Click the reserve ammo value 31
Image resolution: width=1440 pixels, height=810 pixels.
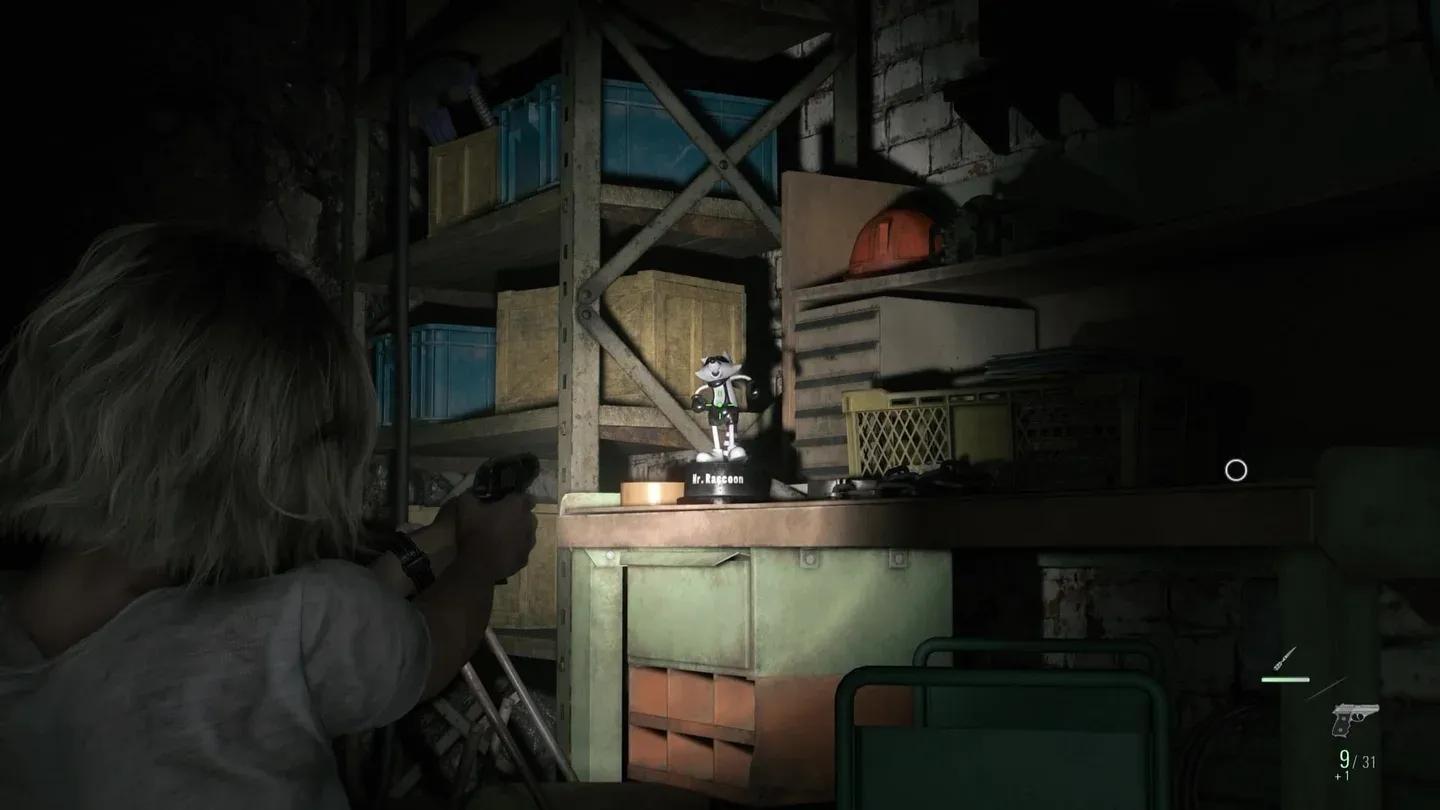click(x=1368, y=761)
